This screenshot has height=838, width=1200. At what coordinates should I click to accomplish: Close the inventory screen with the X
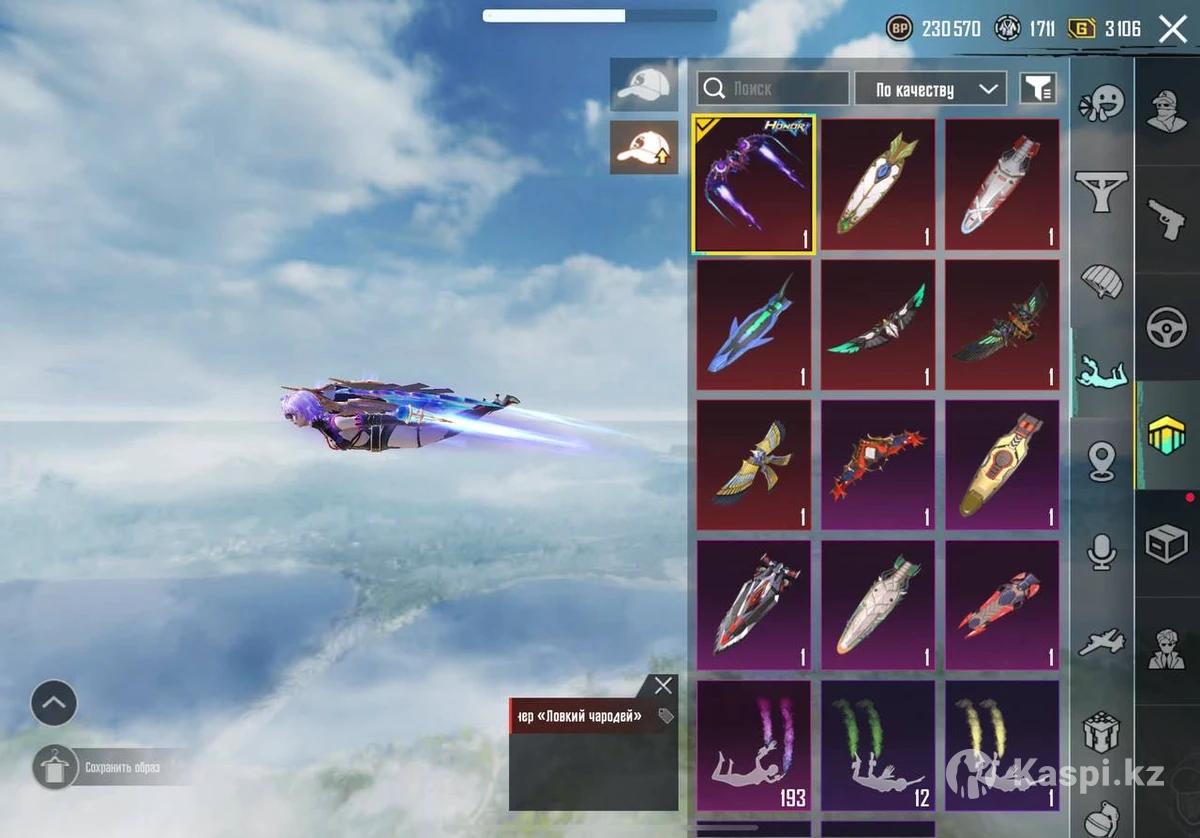[1172, 29]
